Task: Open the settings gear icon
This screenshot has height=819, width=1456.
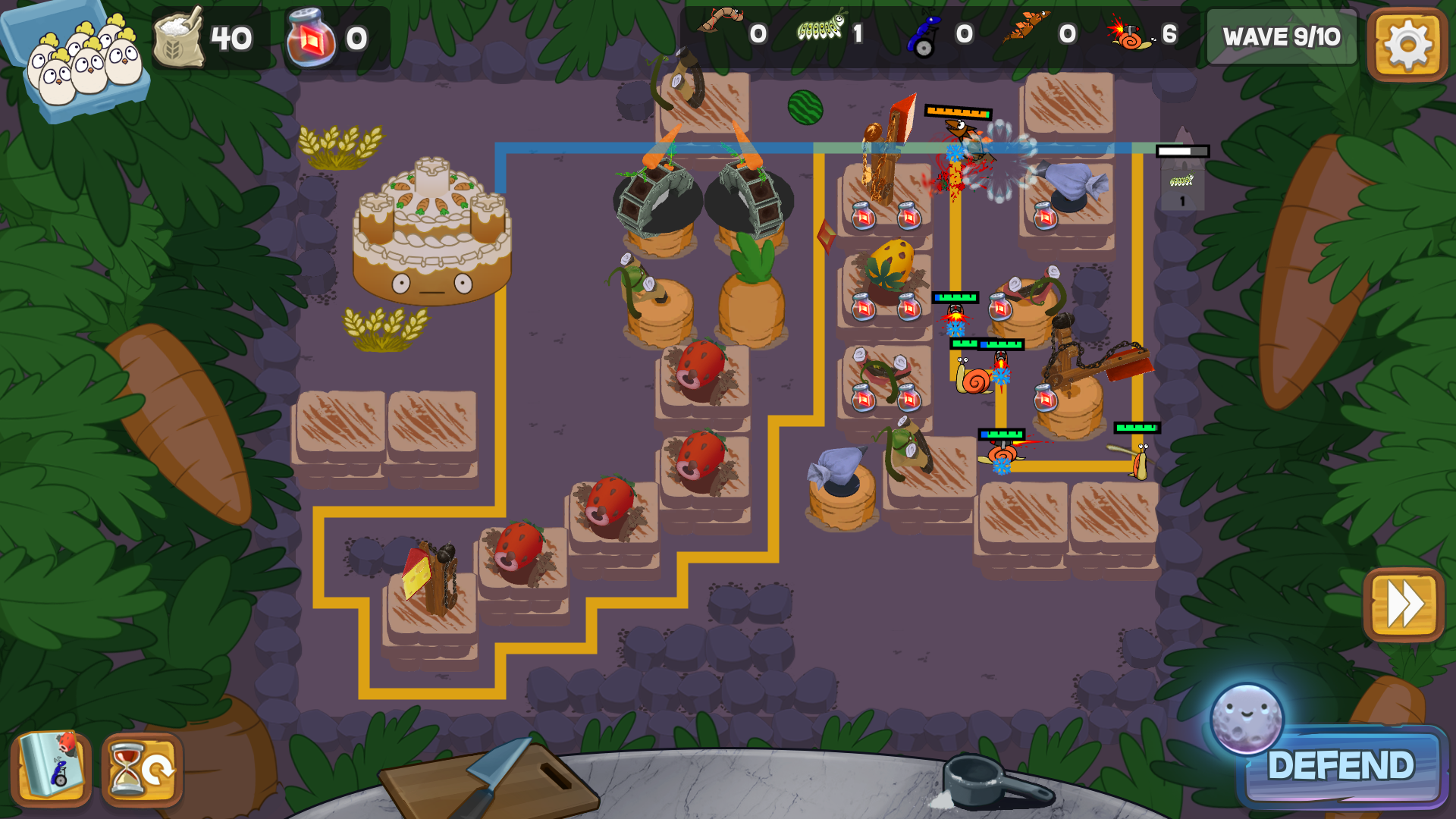Action: tap(1407, 45)
